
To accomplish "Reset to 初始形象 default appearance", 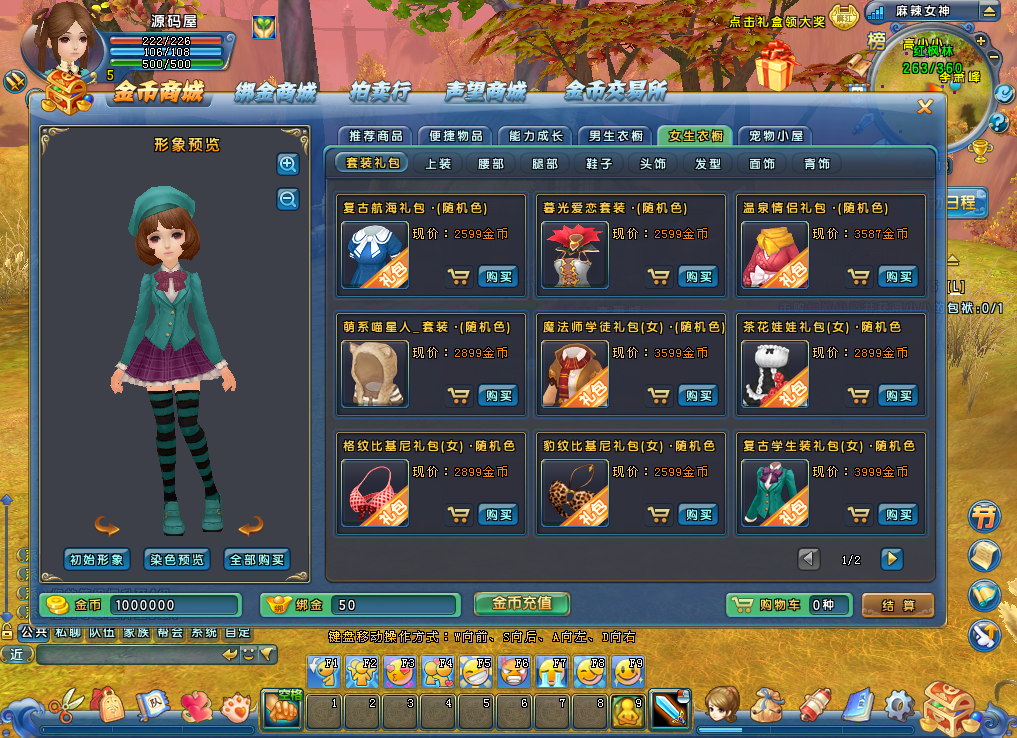I will (96, 560).
